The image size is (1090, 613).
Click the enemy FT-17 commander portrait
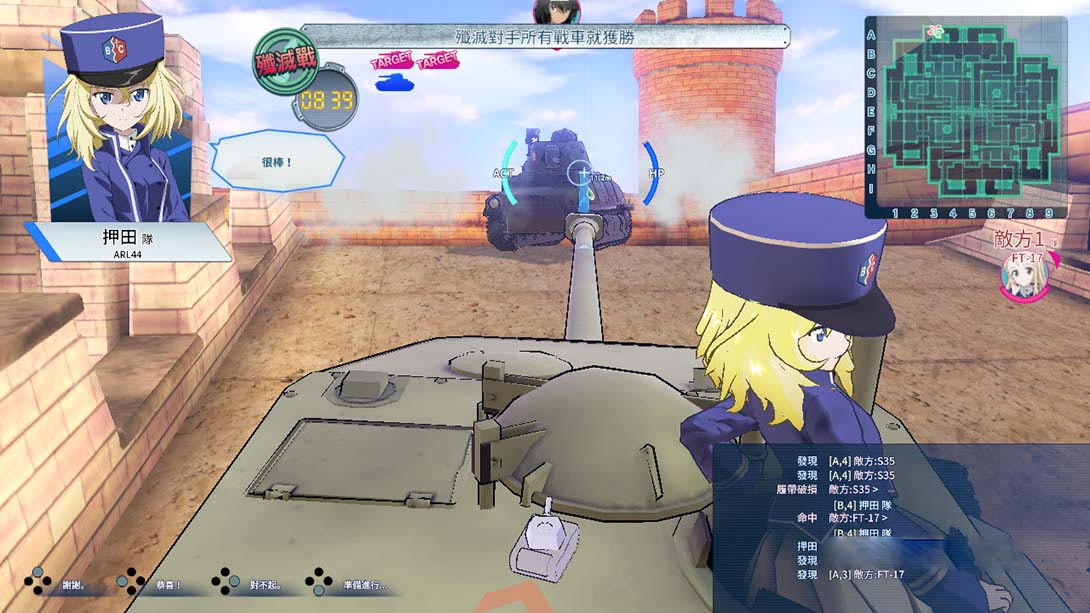pos(1024,276)
